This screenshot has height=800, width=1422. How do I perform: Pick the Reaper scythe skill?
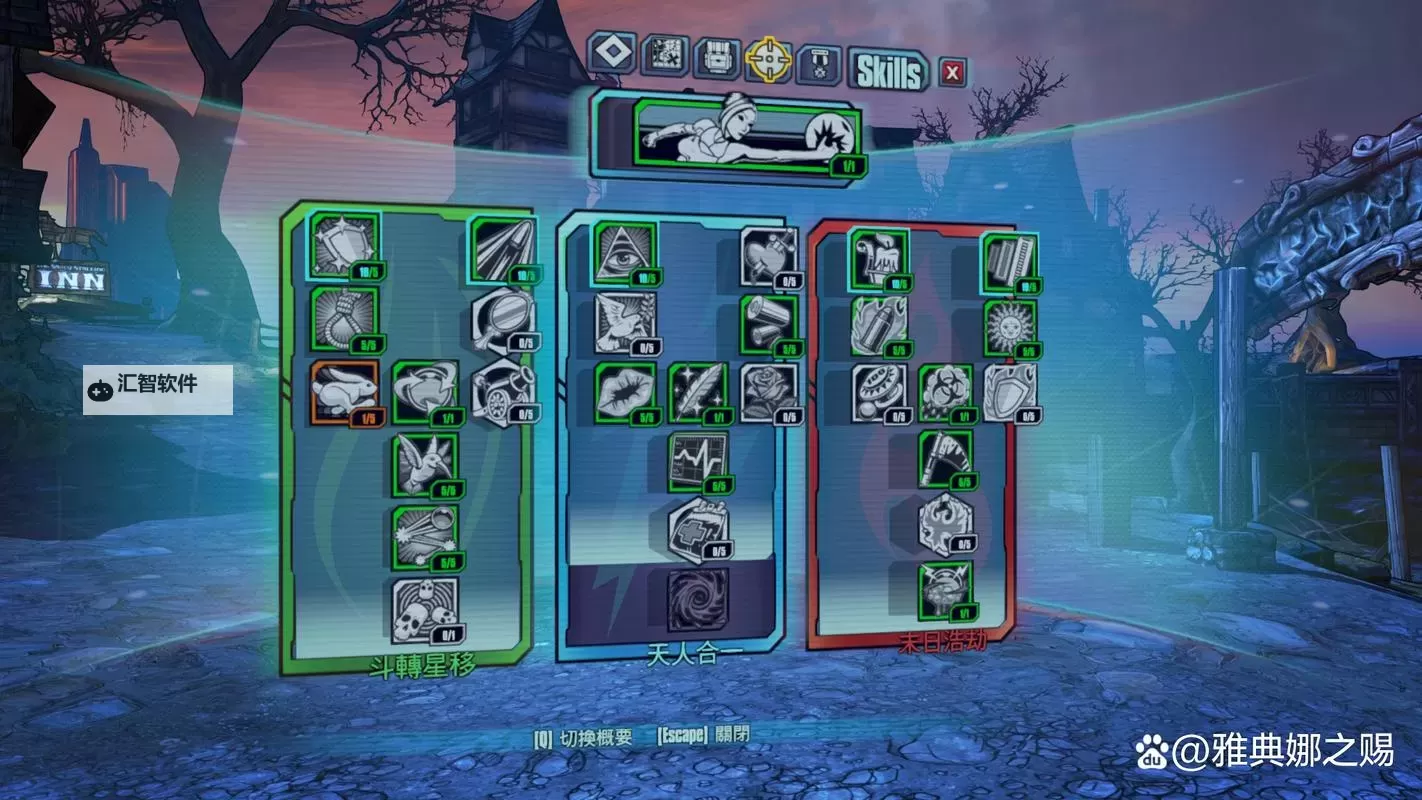point(945,459)
